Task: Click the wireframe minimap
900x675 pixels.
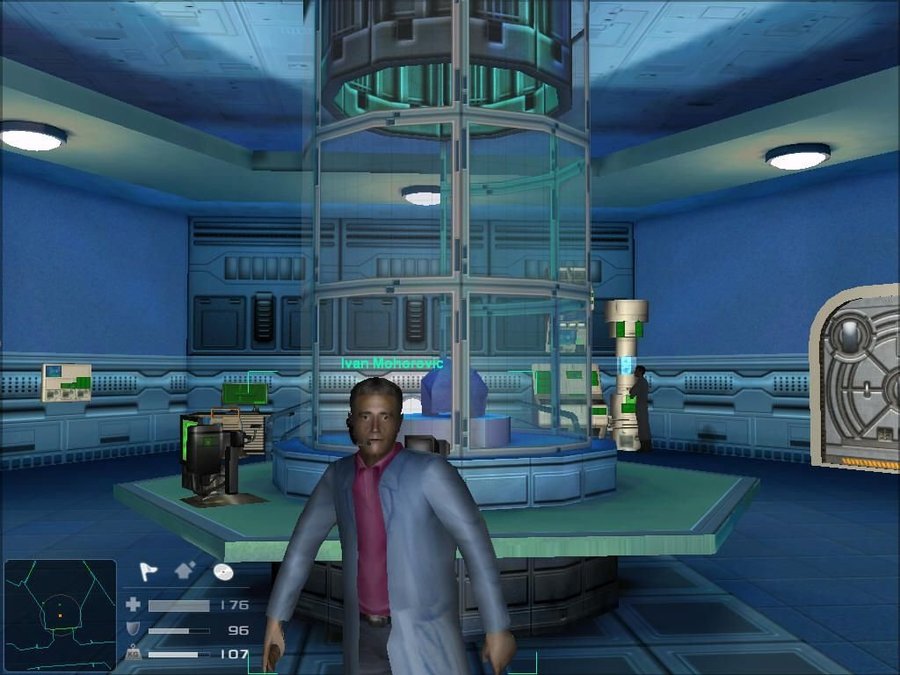Action: (x=60, y=614)
